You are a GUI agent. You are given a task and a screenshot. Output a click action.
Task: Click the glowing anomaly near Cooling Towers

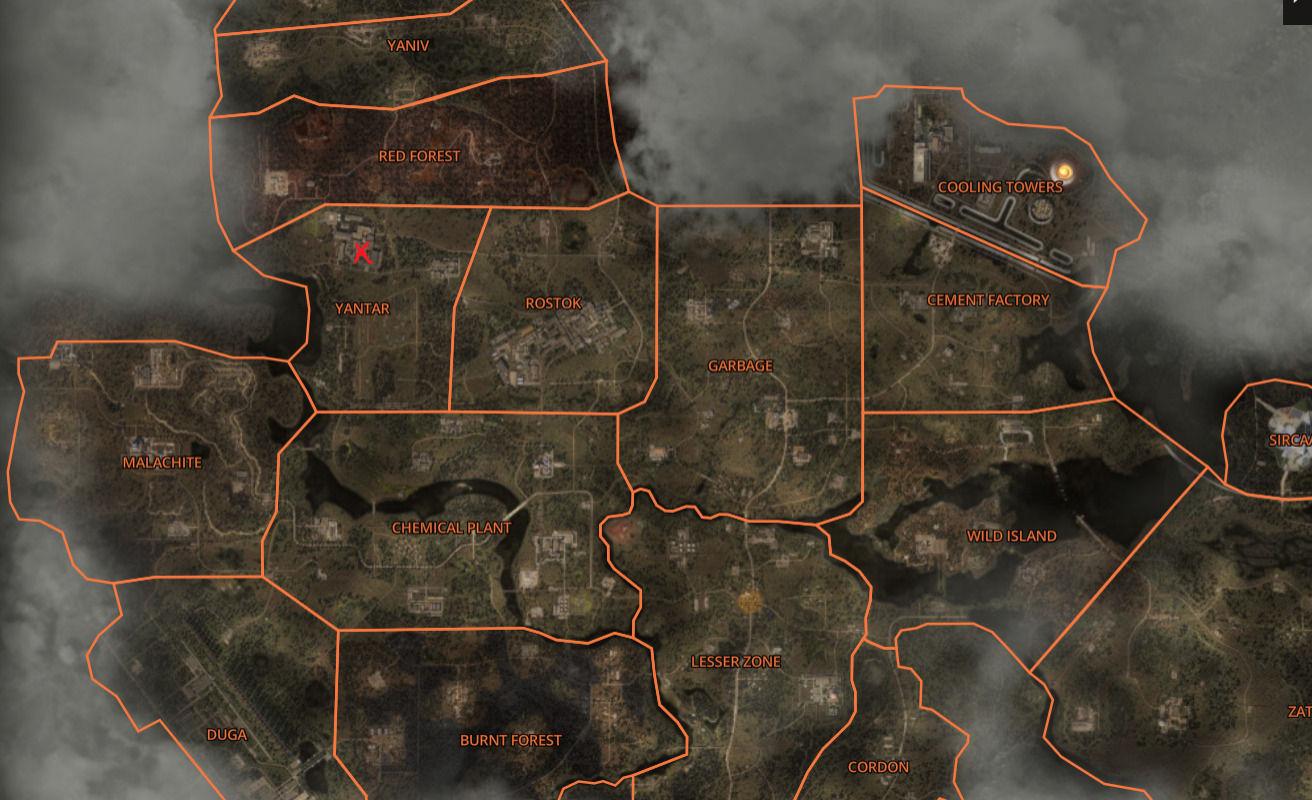click(x=1063, y=171)
